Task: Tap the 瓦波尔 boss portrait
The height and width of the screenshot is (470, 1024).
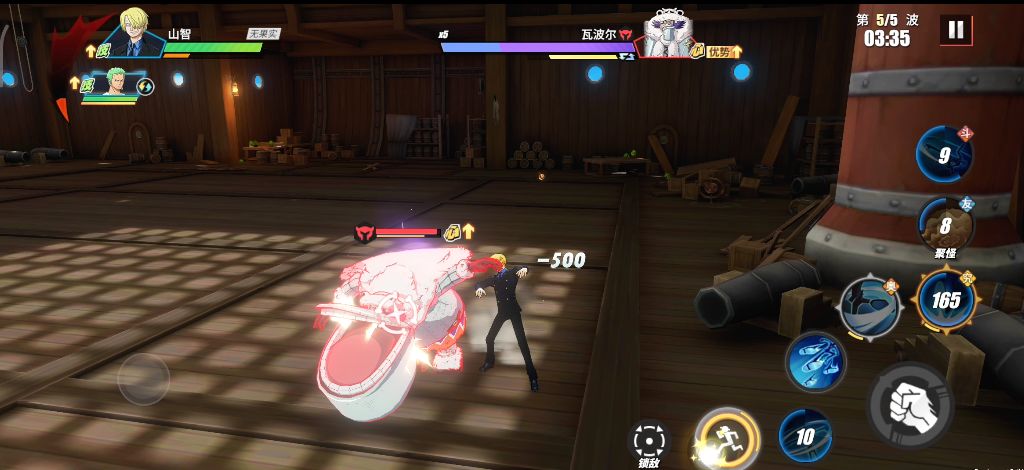Action: coord(668,35)
